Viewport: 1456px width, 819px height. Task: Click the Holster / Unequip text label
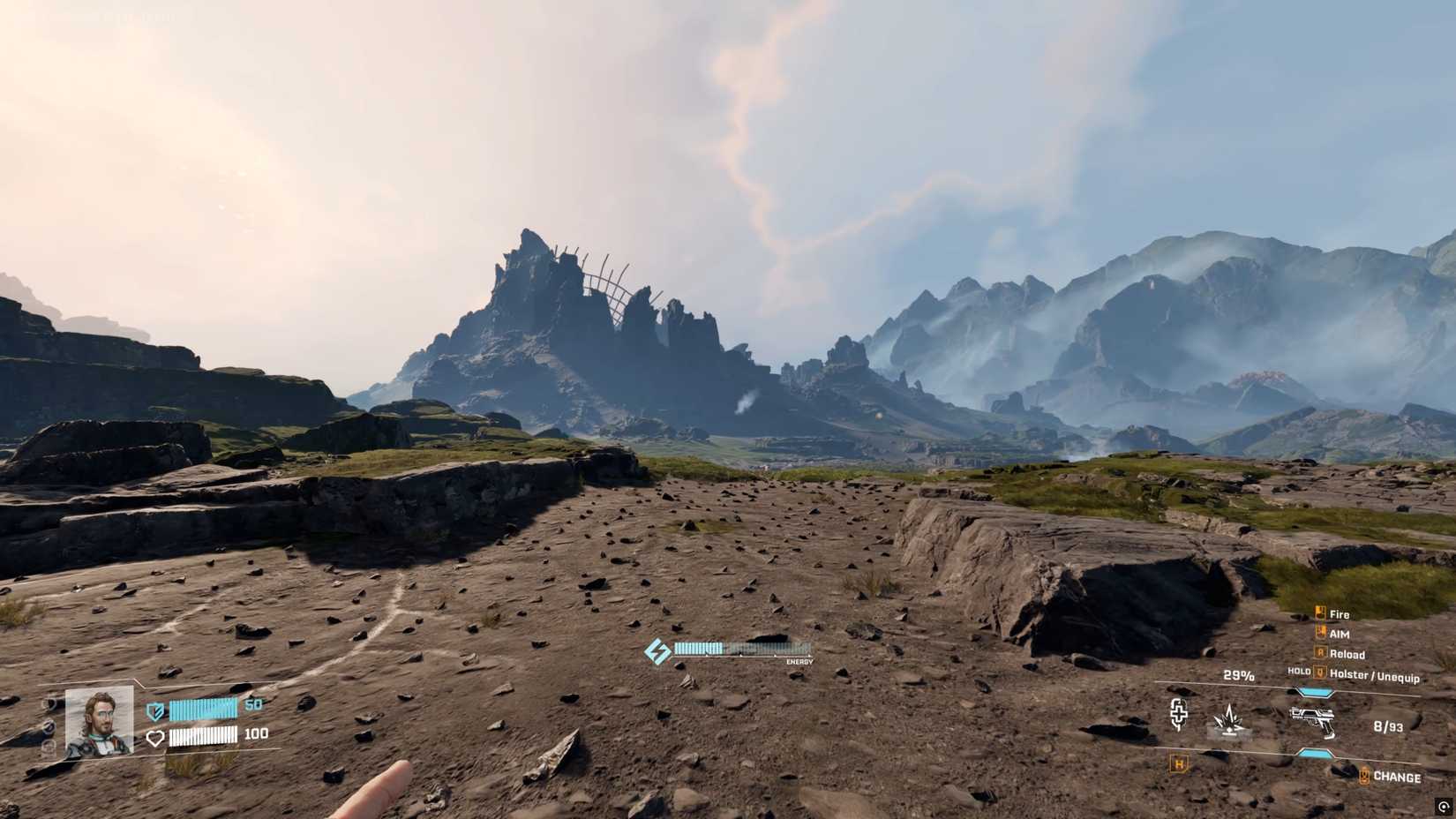tap(1375, 677)
